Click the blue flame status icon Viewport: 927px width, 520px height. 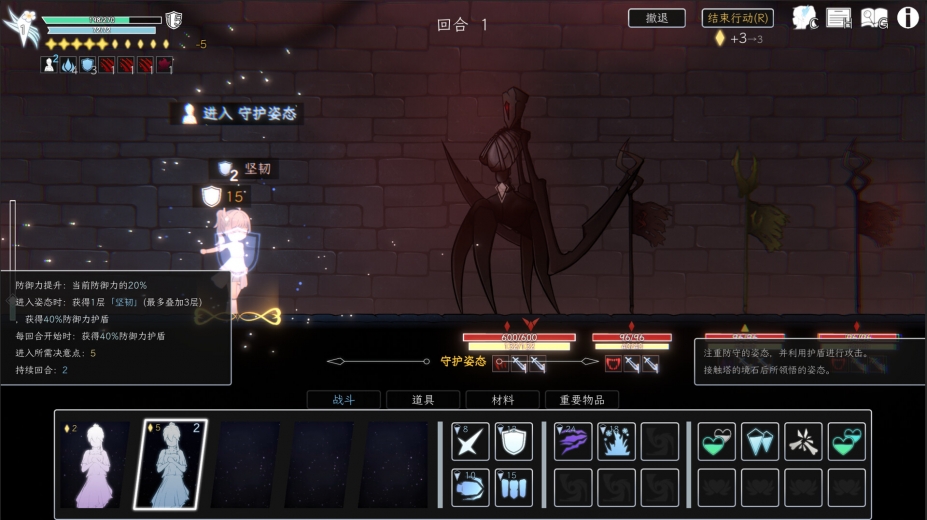(x=68, y=65)
